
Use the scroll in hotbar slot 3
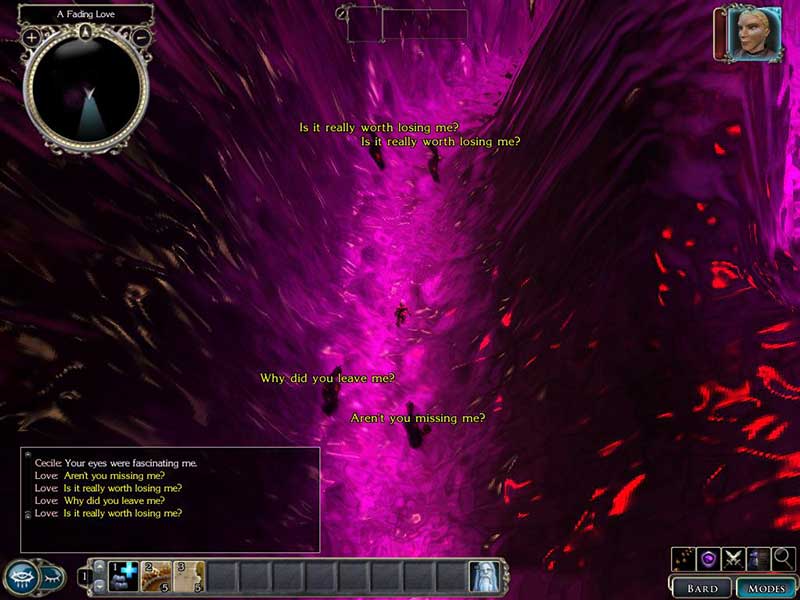[189, 576]
